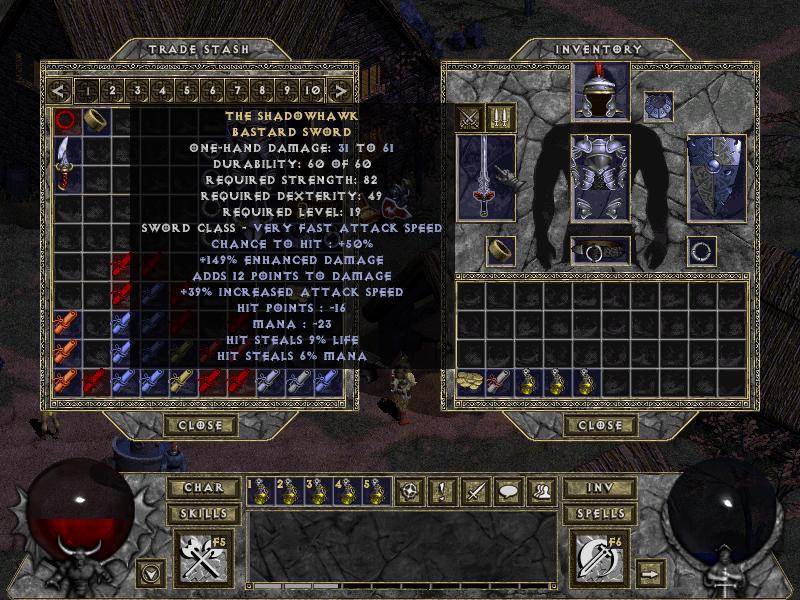The width and height of the screenshot is (800, 600).
Task: Pick up the curved dagger in the stash
Action: pos(67,163)
